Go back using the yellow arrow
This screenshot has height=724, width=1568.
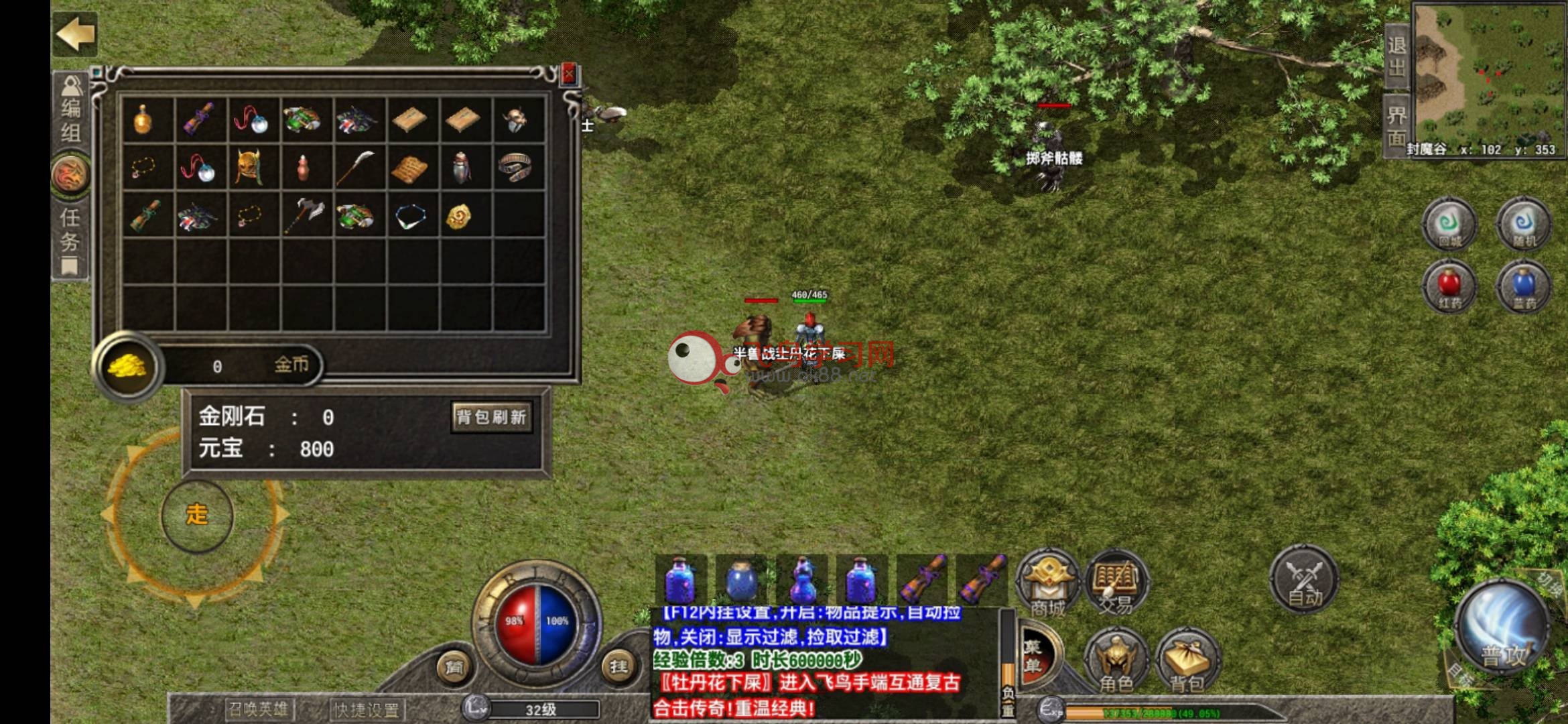pos(75,34)
